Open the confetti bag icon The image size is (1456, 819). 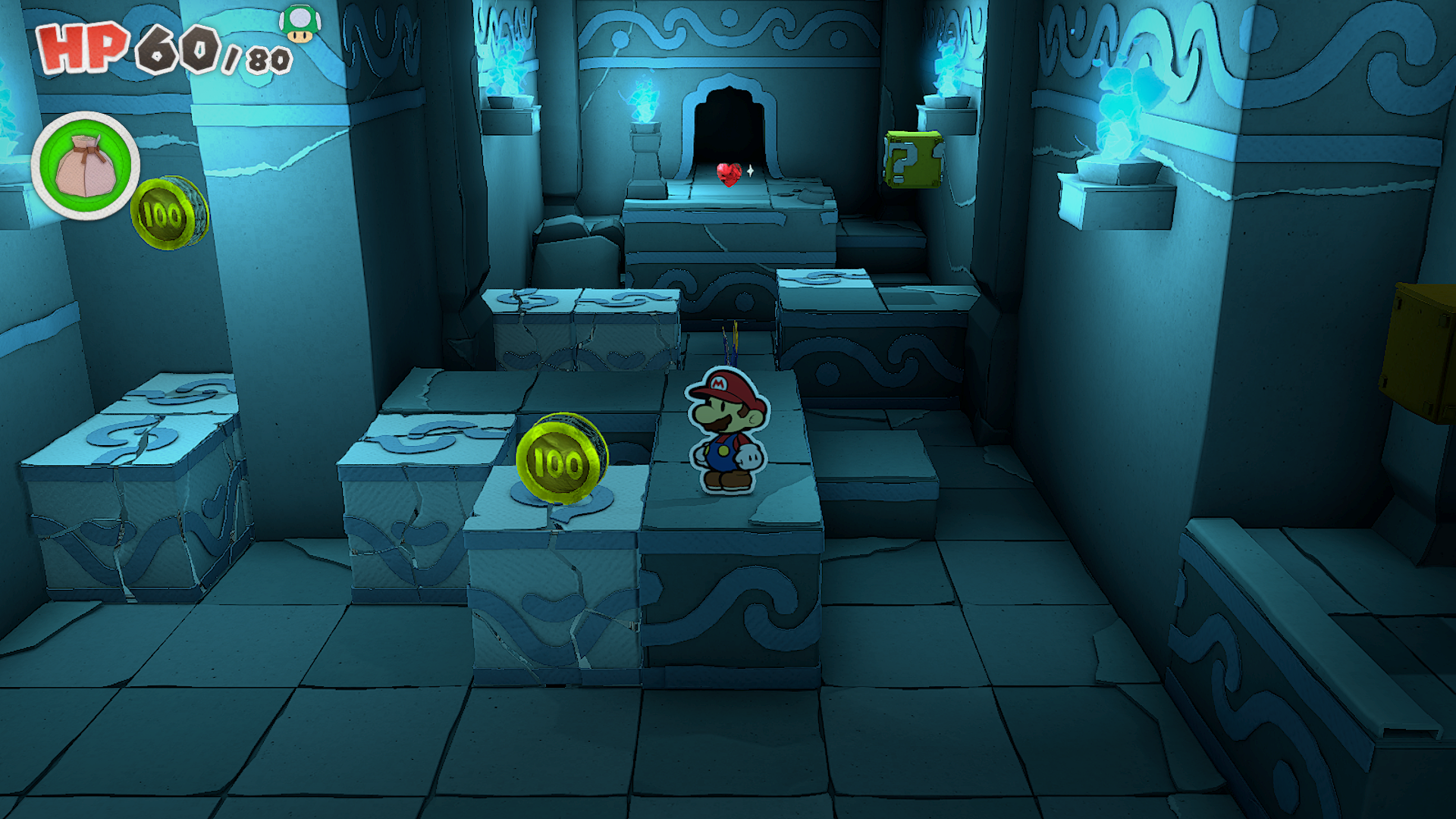tap(85, 166)
